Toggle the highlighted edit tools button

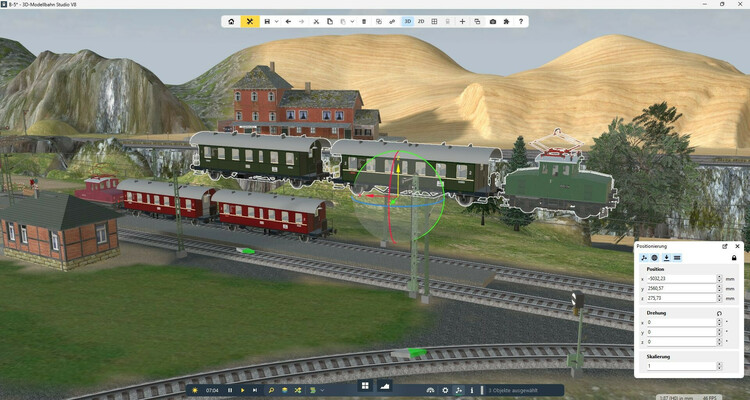pyautogui.click(x=250, y=21)
